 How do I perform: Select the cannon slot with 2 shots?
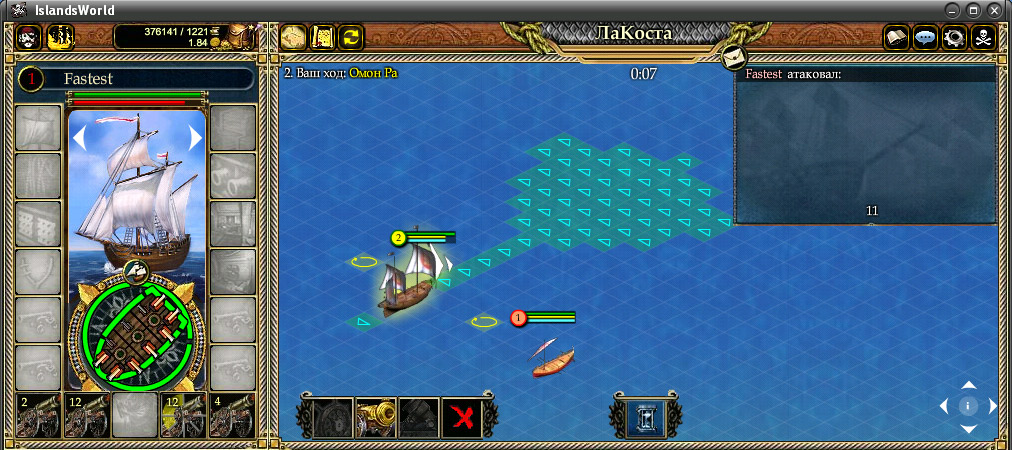(x=37, y=415)
